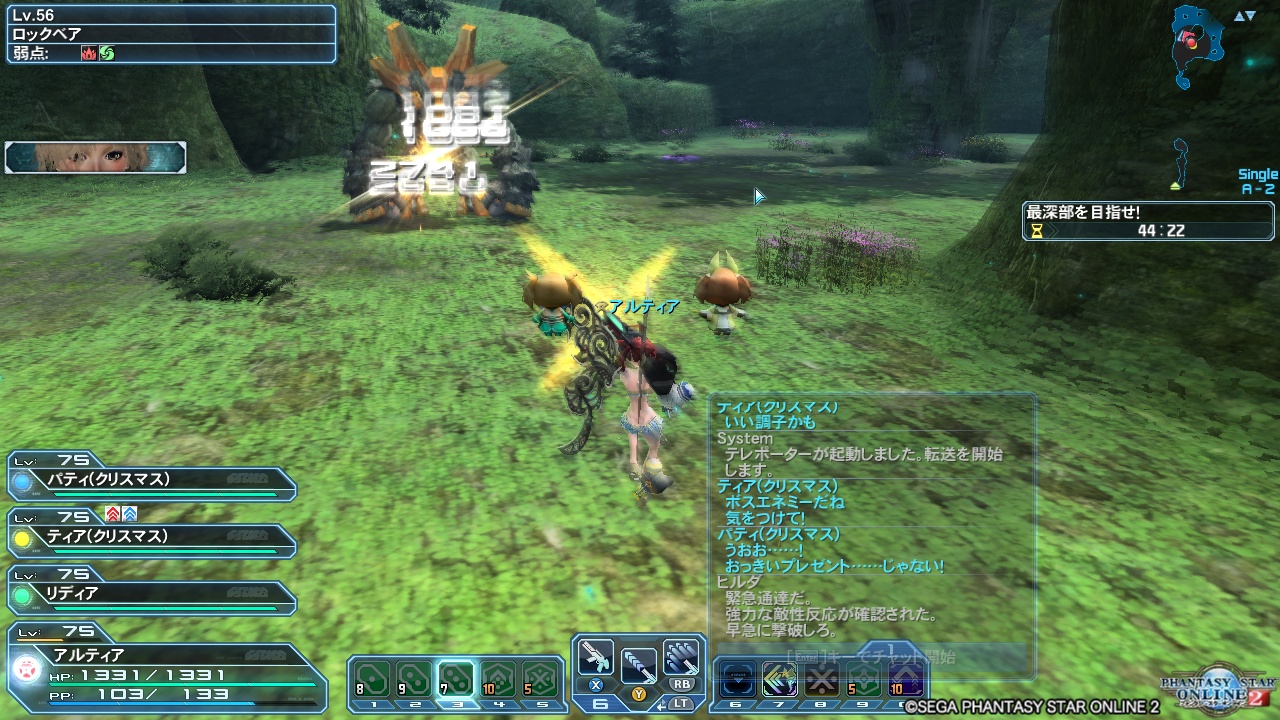Open weapon palette 6 on the center bar
Image resolution: width=1280 pixels, height=720 pixels.
tap(600, 703)
